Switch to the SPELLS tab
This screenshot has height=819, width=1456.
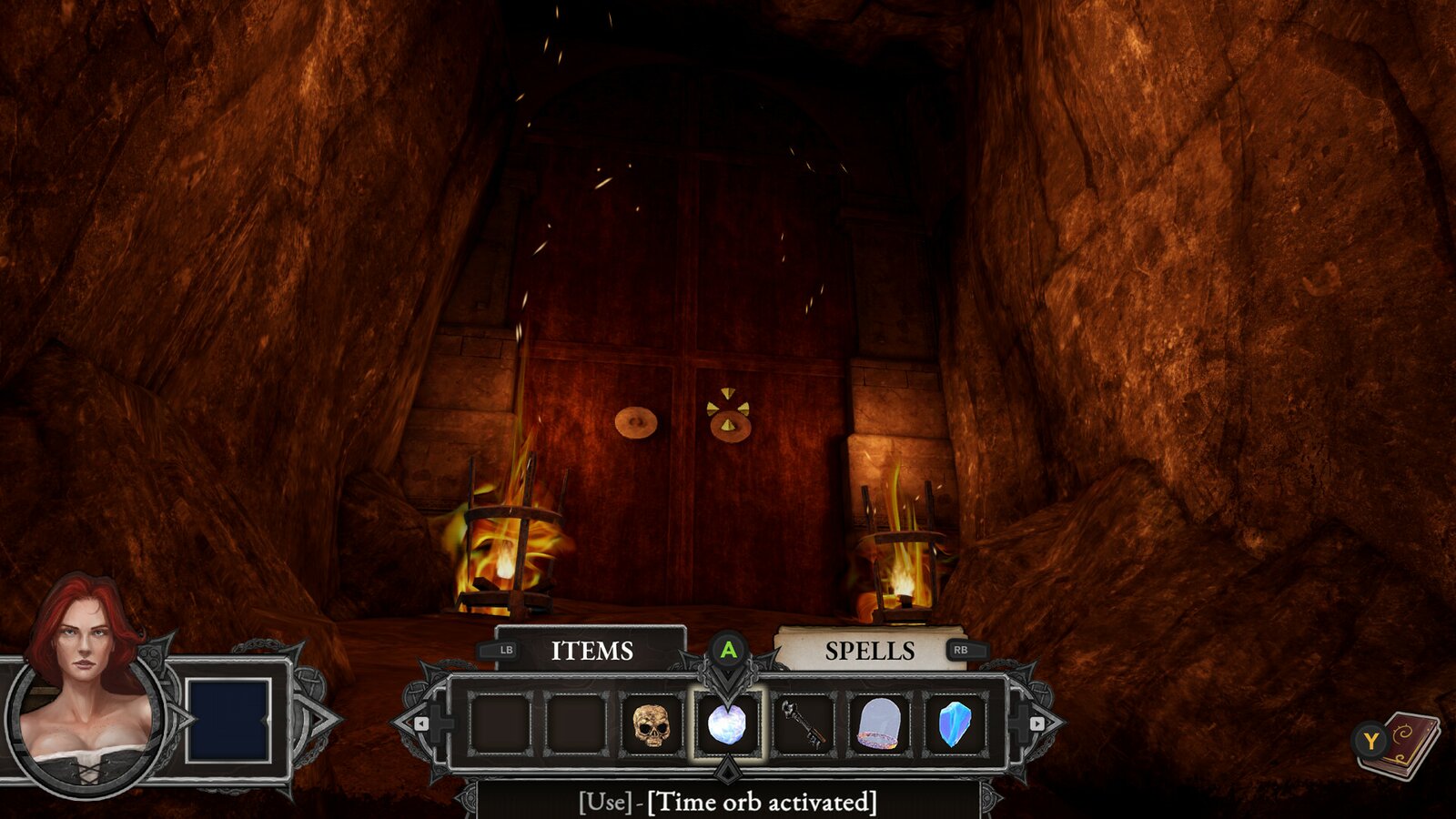pyautogui.click(x=870, y=650)
